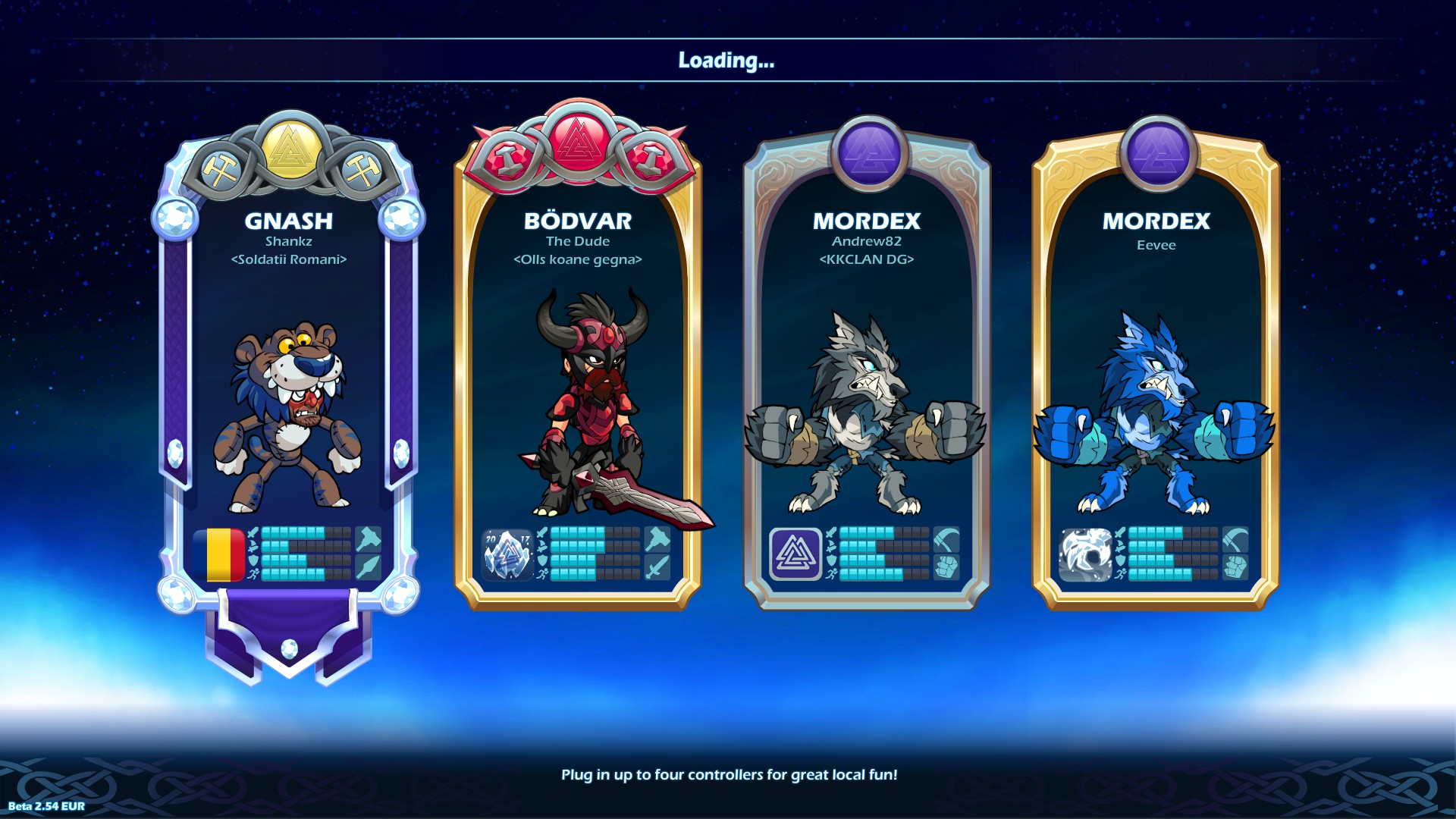Select the Scythe icon on Andrew82's Mordex card
1456x819 pixels.
coord(946,539)
